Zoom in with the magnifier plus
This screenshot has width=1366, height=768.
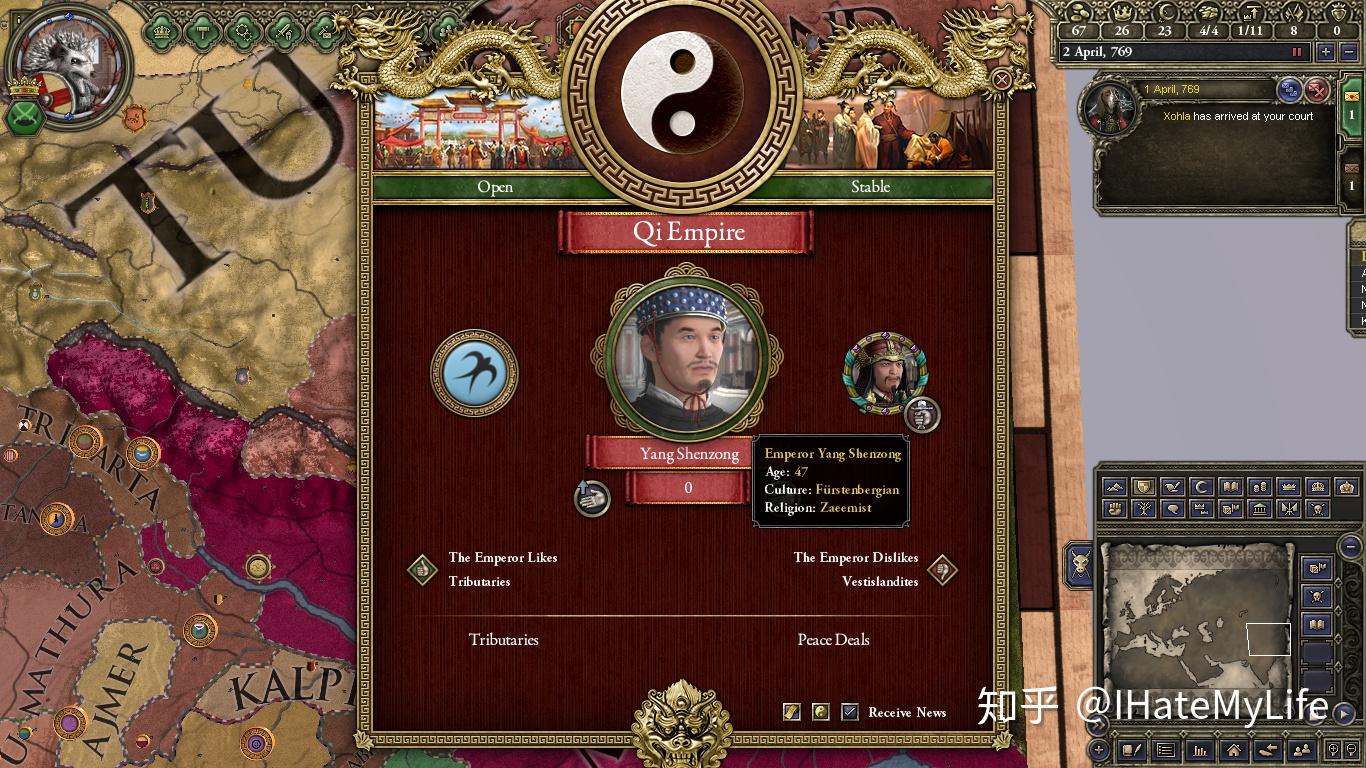(x=1334, y=750)
